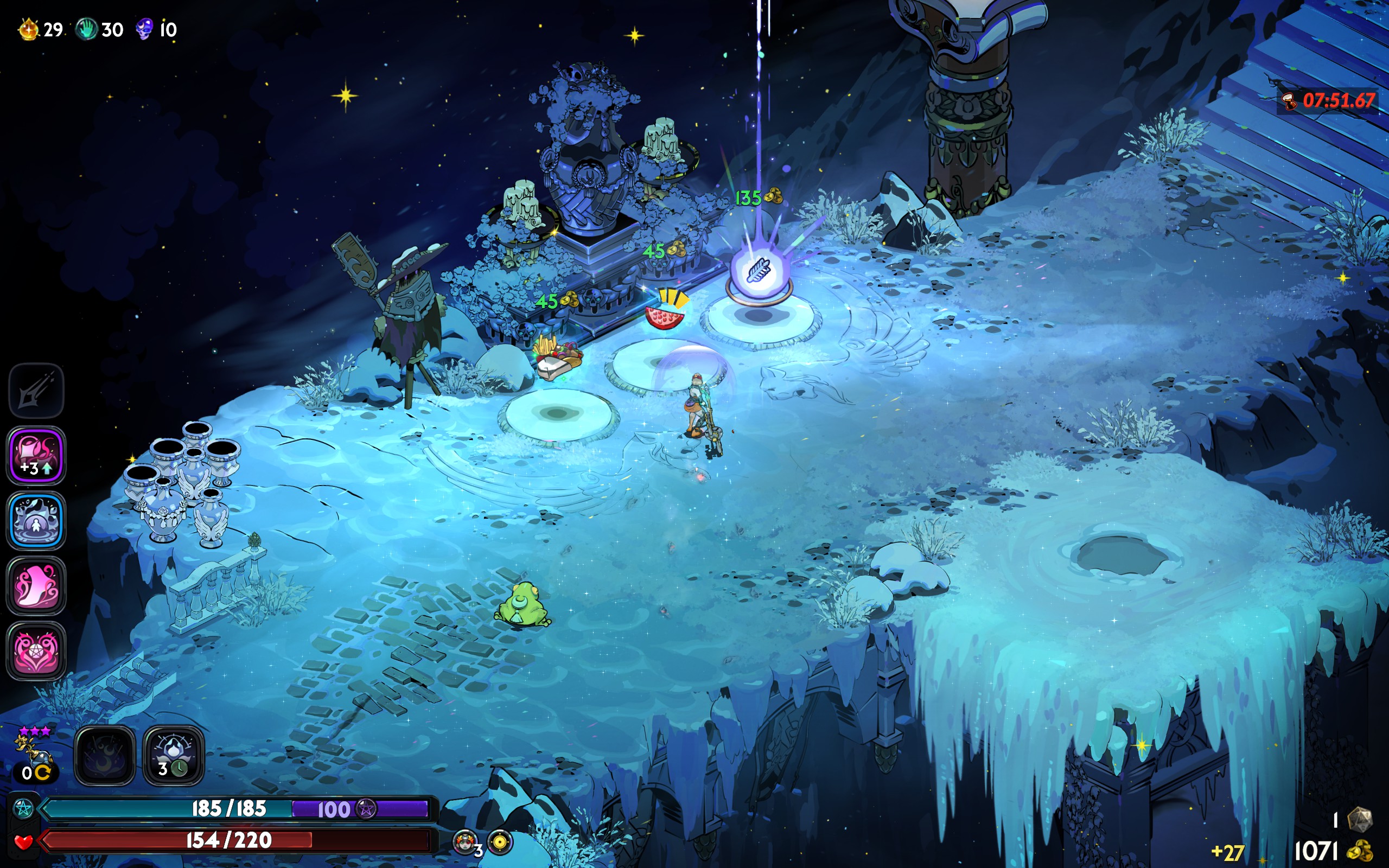1389x868 pixels.
Task: Click the hooded figure ability with 3 timer
Action: (x=173, y=756)
